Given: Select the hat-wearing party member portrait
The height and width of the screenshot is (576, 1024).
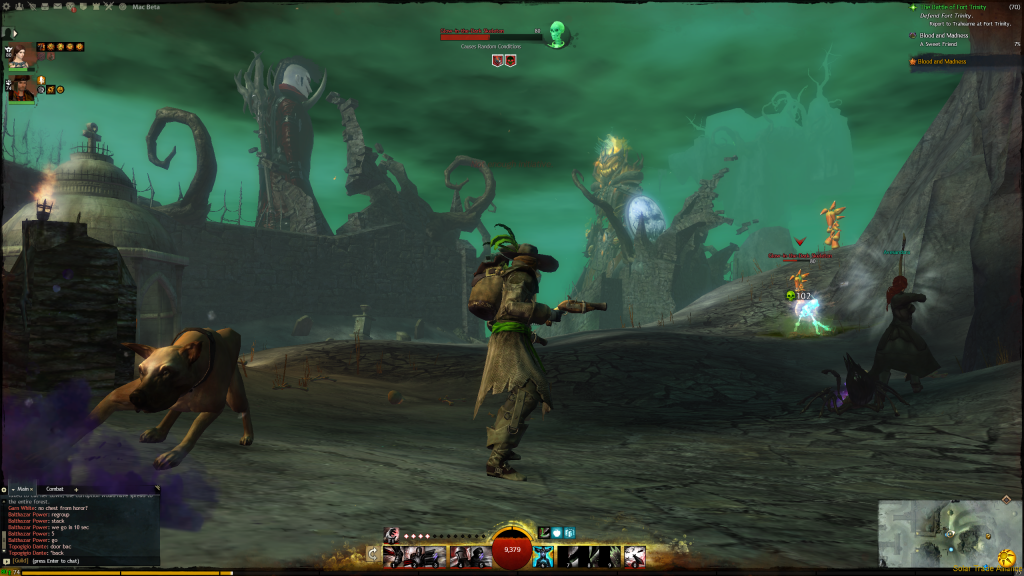Looking at the screenshot, I should [x=21, y=90].
